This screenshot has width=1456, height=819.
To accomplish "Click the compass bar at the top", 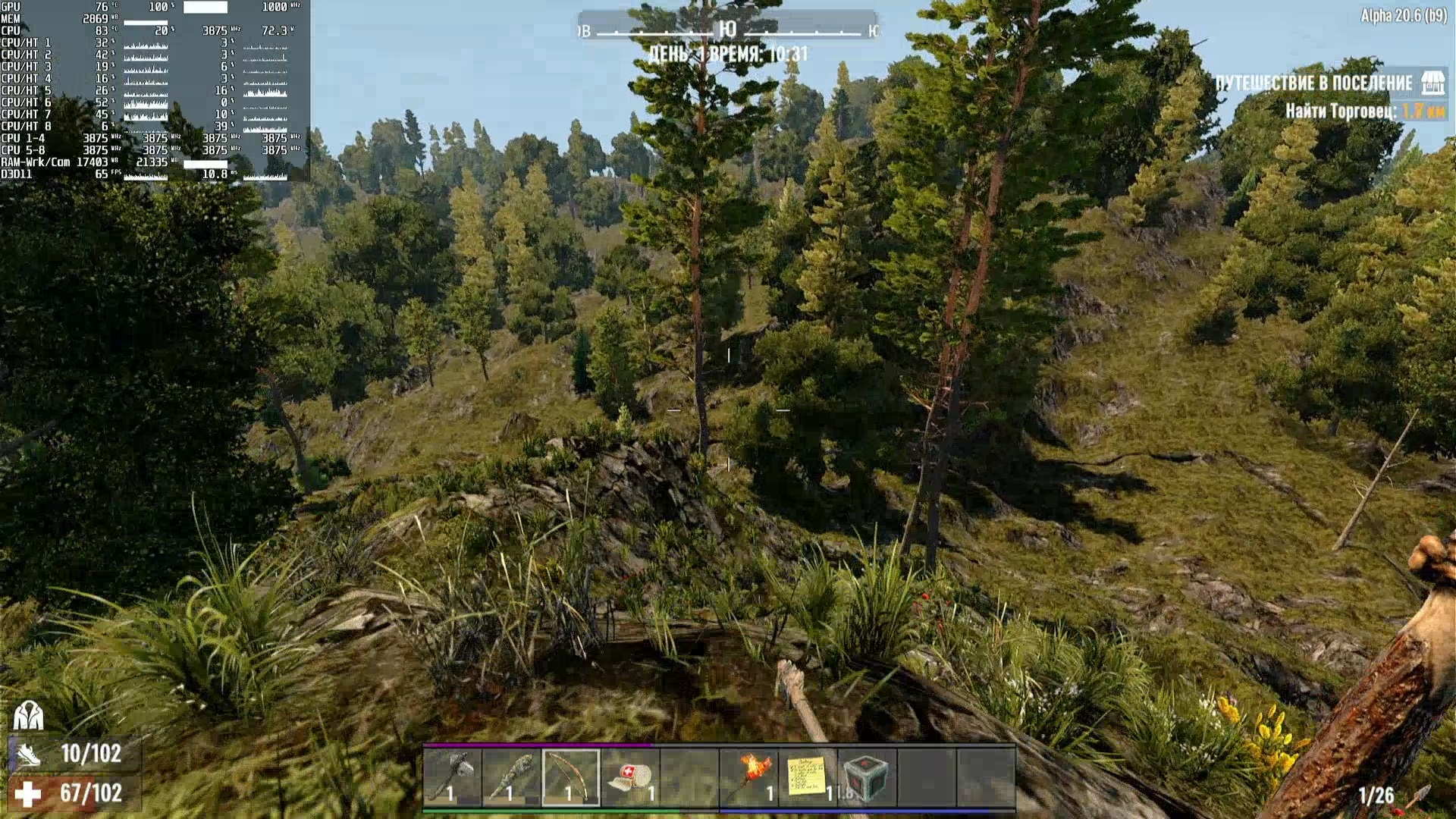I will (727, 30).
